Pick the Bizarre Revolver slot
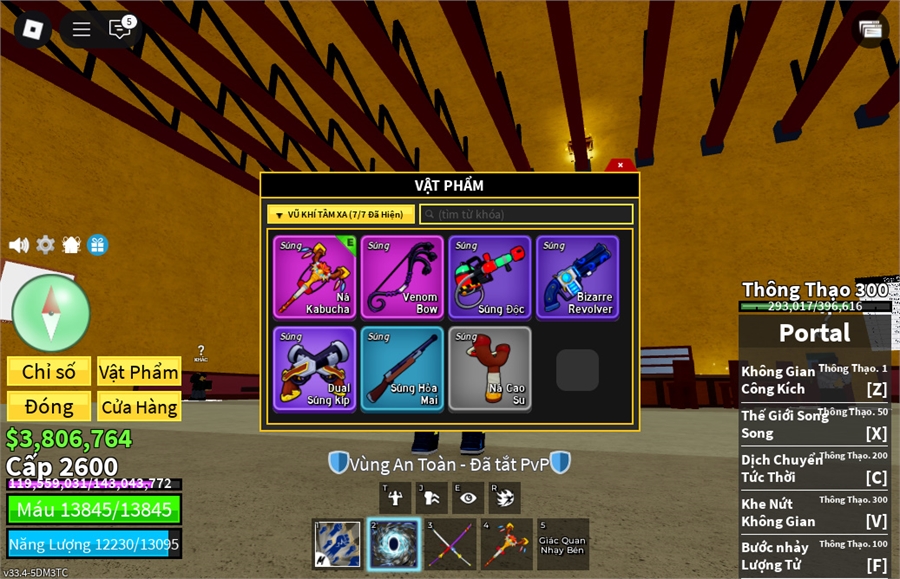Screen dimensions: 900x579 [577, 277]
